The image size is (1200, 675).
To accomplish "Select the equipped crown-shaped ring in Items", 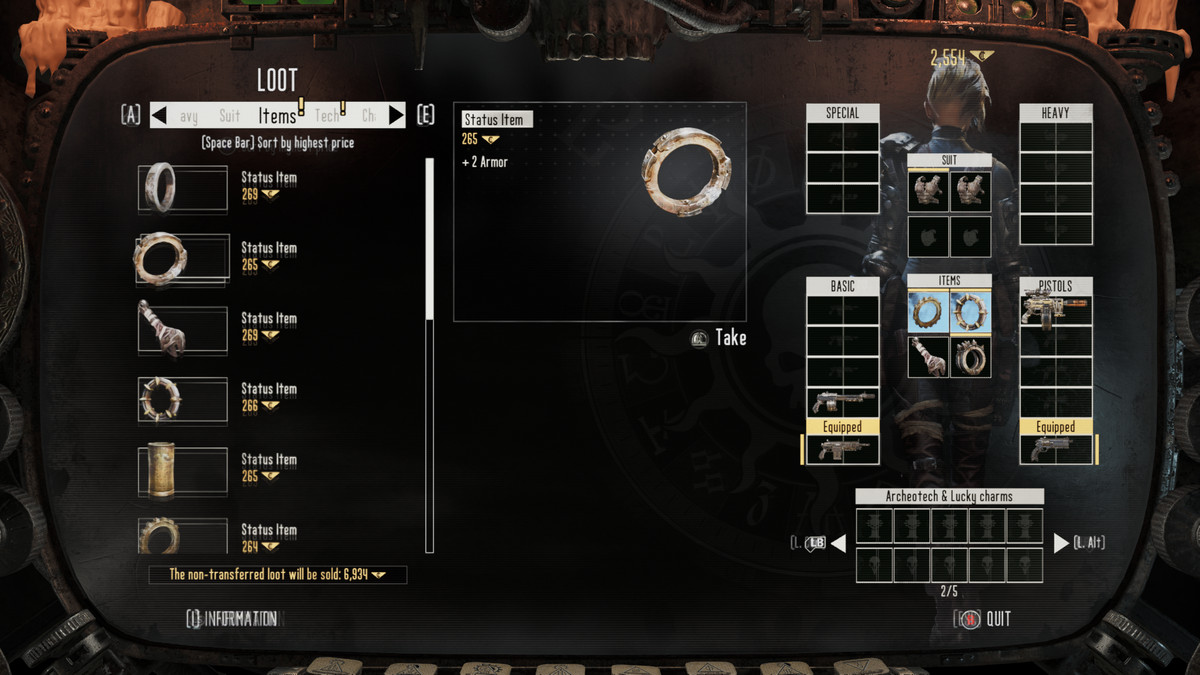I will pyautogui.click(x=970, y=357).
